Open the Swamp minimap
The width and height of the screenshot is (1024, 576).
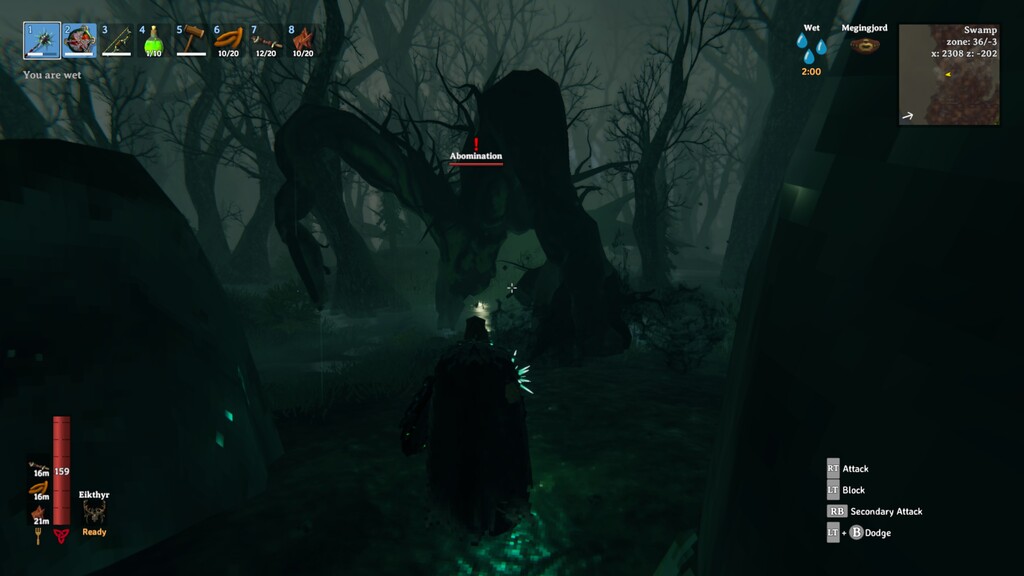948,74
